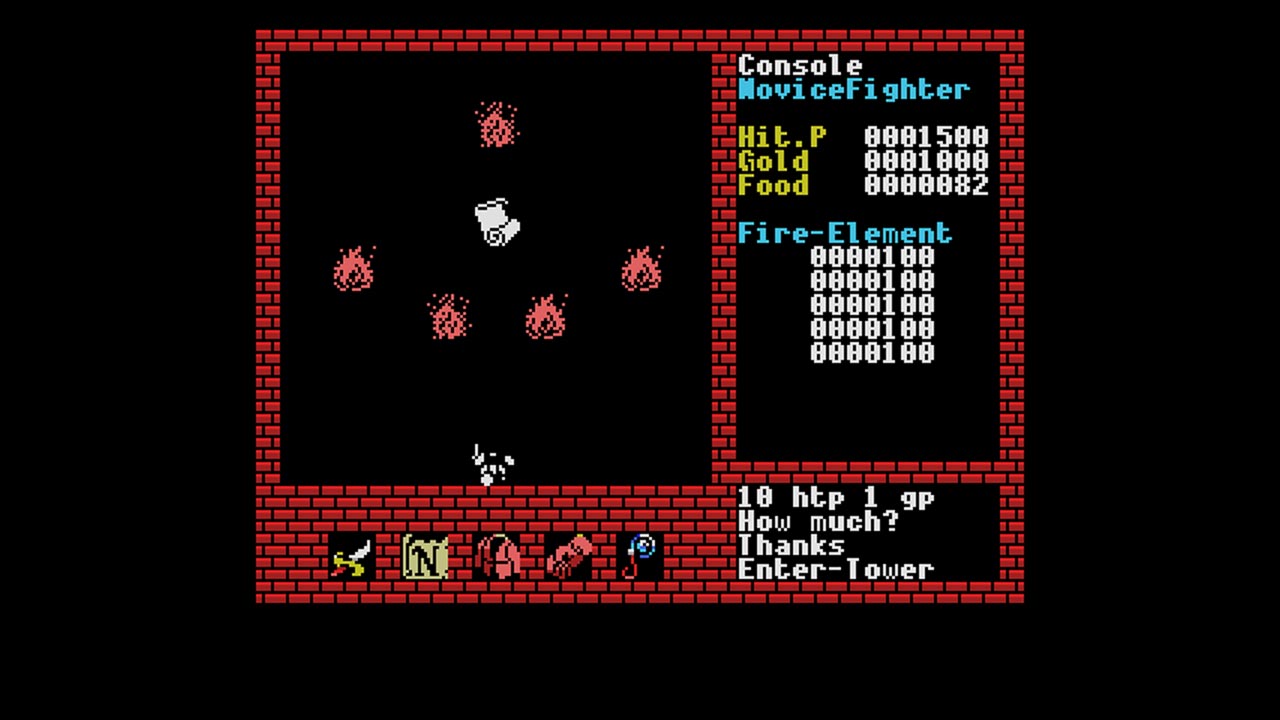1280x720 pixels.
Task: Open the scroll icon marked N
Action: (424, 556)
